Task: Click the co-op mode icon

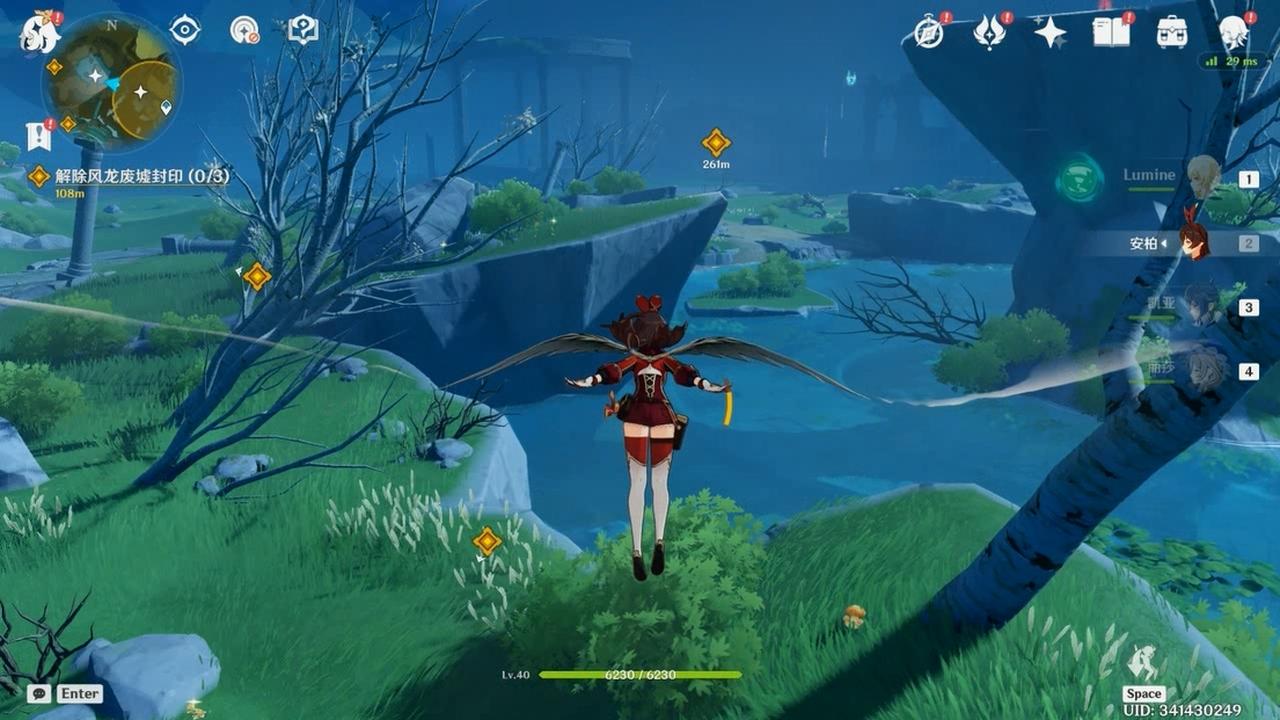Action: point(244,30)
